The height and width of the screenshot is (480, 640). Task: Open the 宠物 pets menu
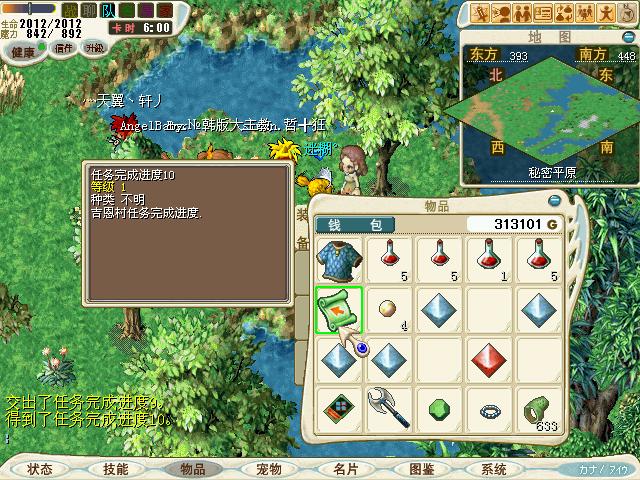269,468
